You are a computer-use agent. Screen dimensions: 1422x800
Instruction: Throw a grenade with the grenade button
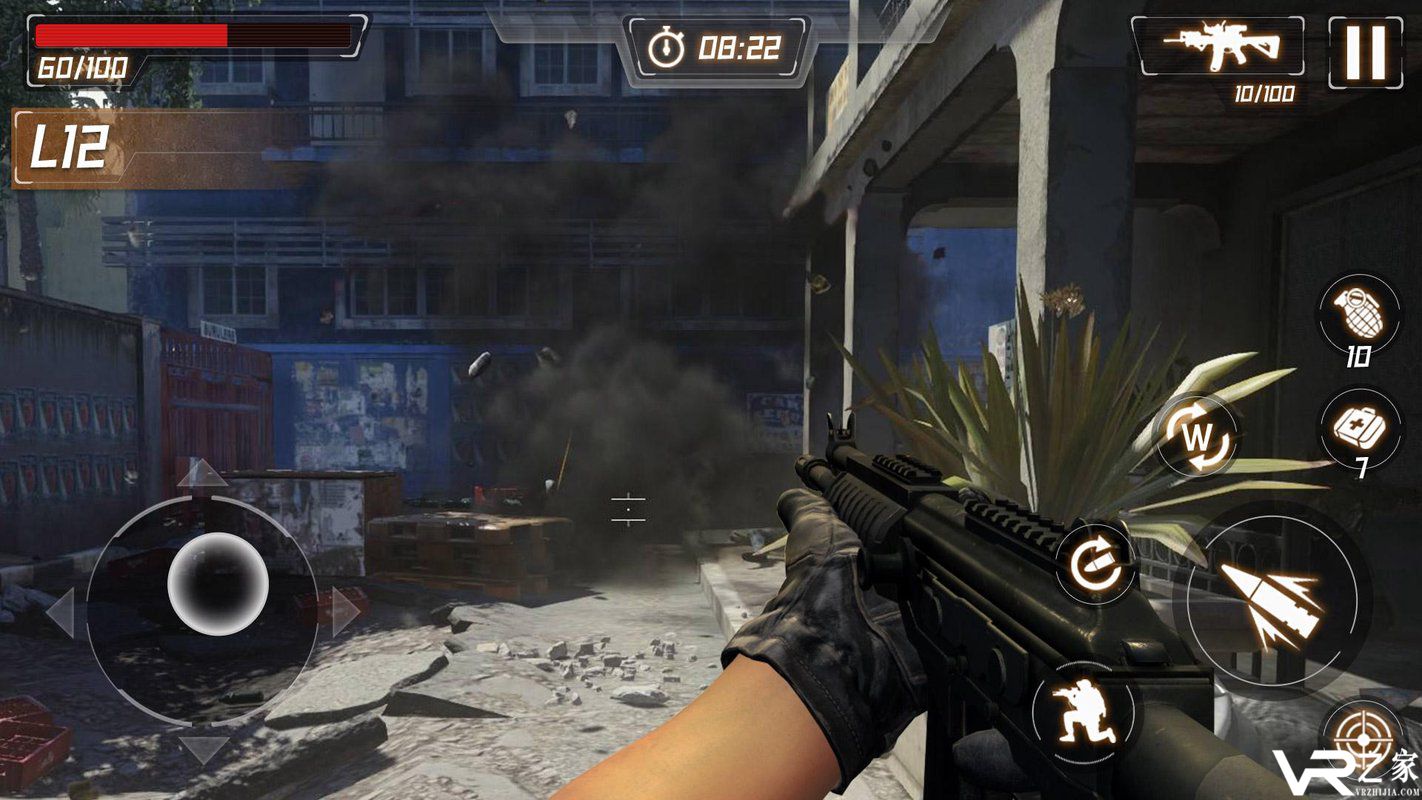click(1358, 312)
